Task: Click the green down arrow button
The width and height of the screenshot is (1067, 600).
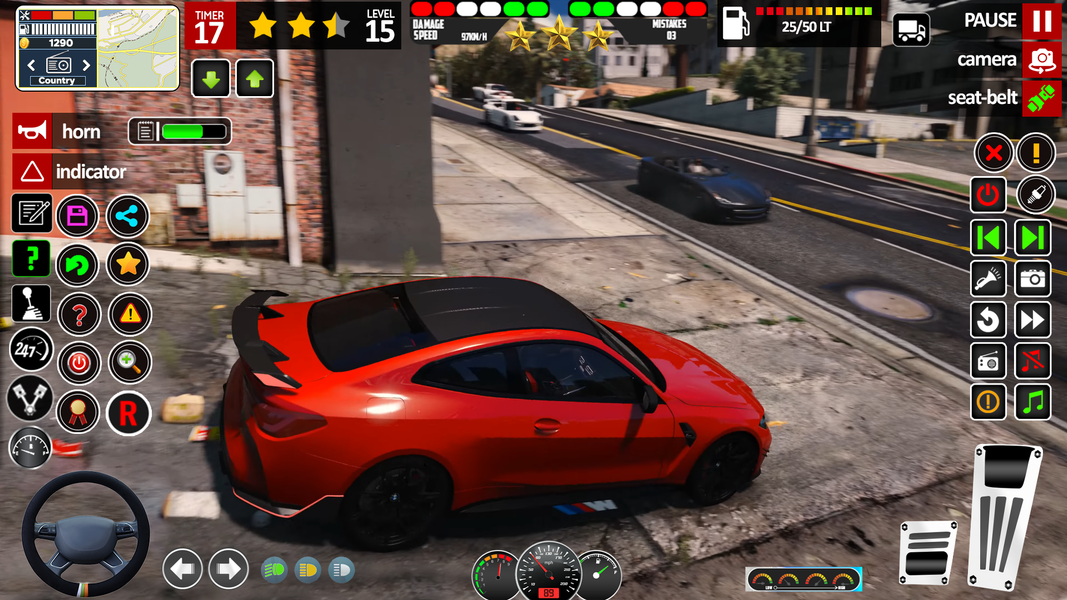Action: tap(211, 78)
